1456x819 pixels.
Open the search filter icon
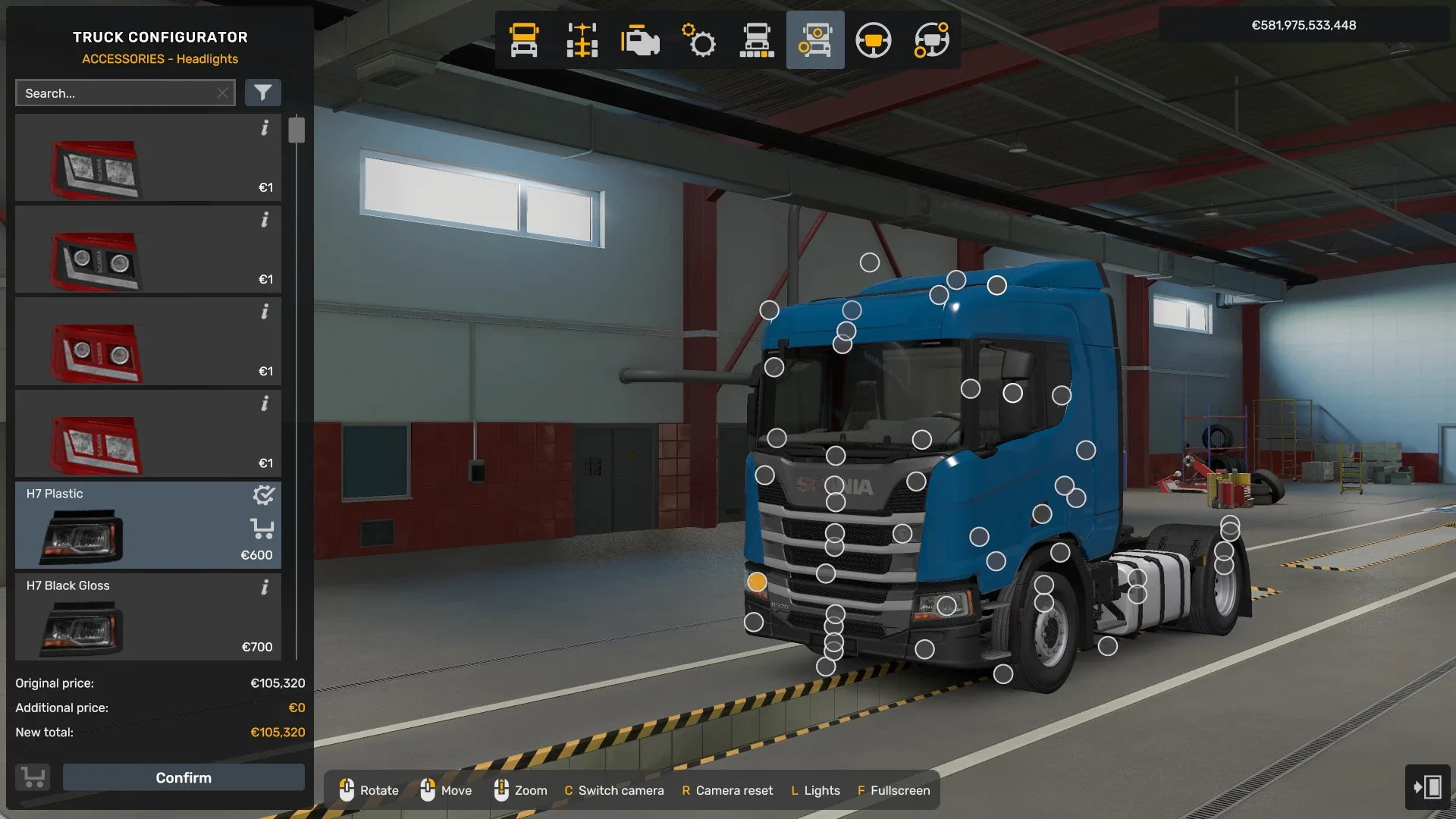tap(263, 93)
